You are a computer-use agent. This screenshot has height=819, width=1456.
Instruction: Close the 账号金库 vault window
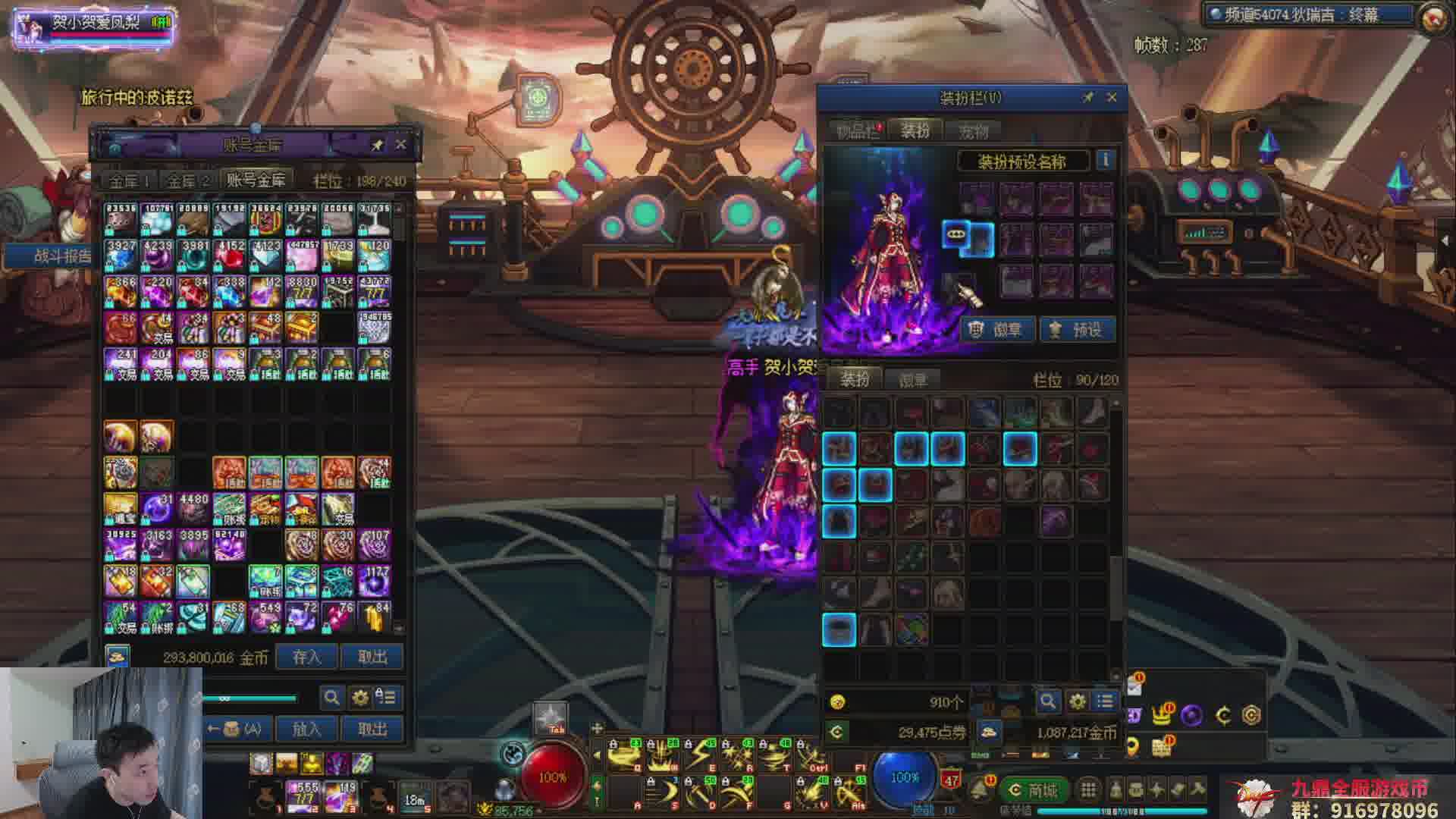401,144
